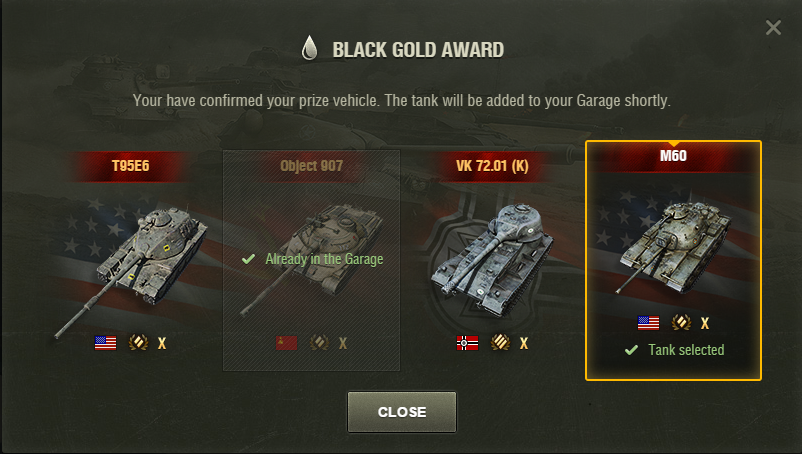Close the Black Gold Award dialog
Viewport: 802px width, 454px height.
pyautogui.click(x=401, y=412)
